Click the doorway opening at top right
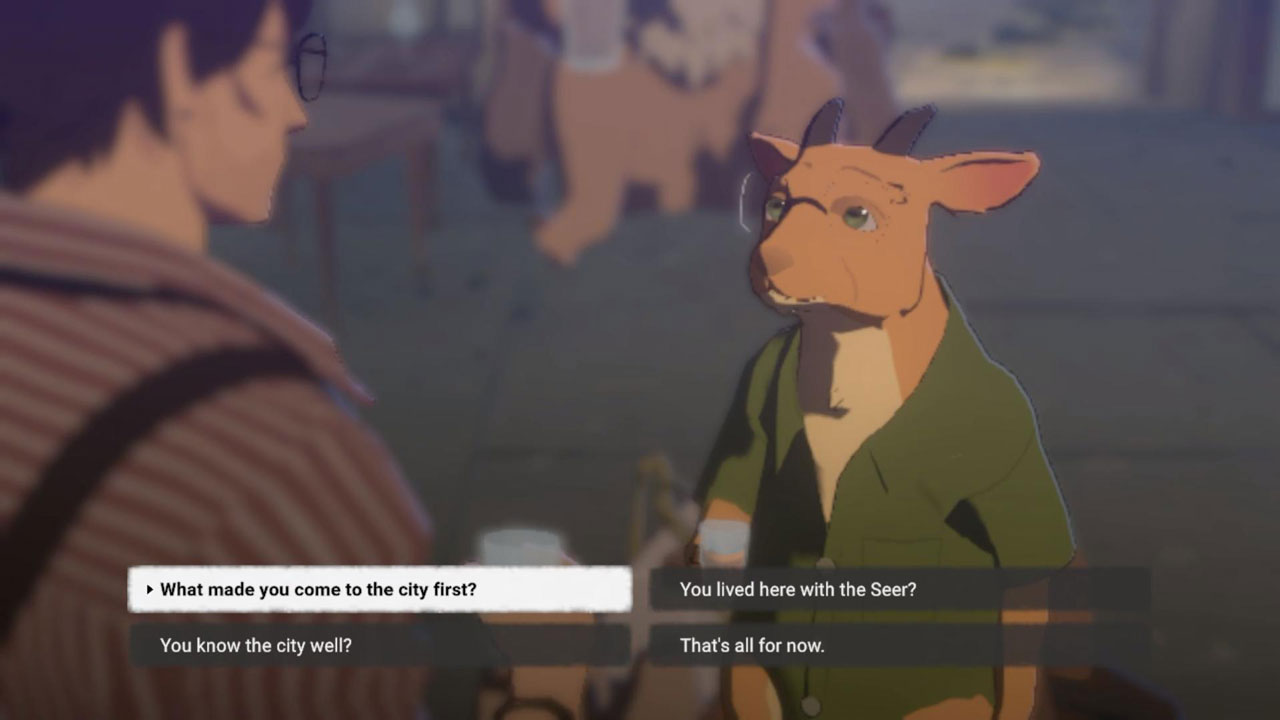 (1190, 60)
